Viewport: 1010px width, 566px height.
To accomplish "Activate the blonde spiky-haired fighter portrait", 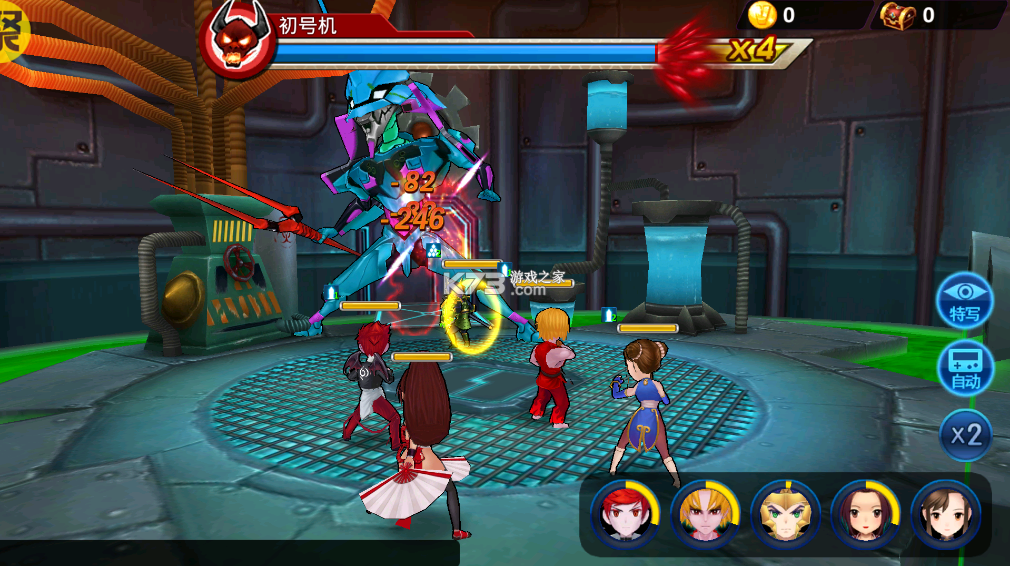I will 705,514.
